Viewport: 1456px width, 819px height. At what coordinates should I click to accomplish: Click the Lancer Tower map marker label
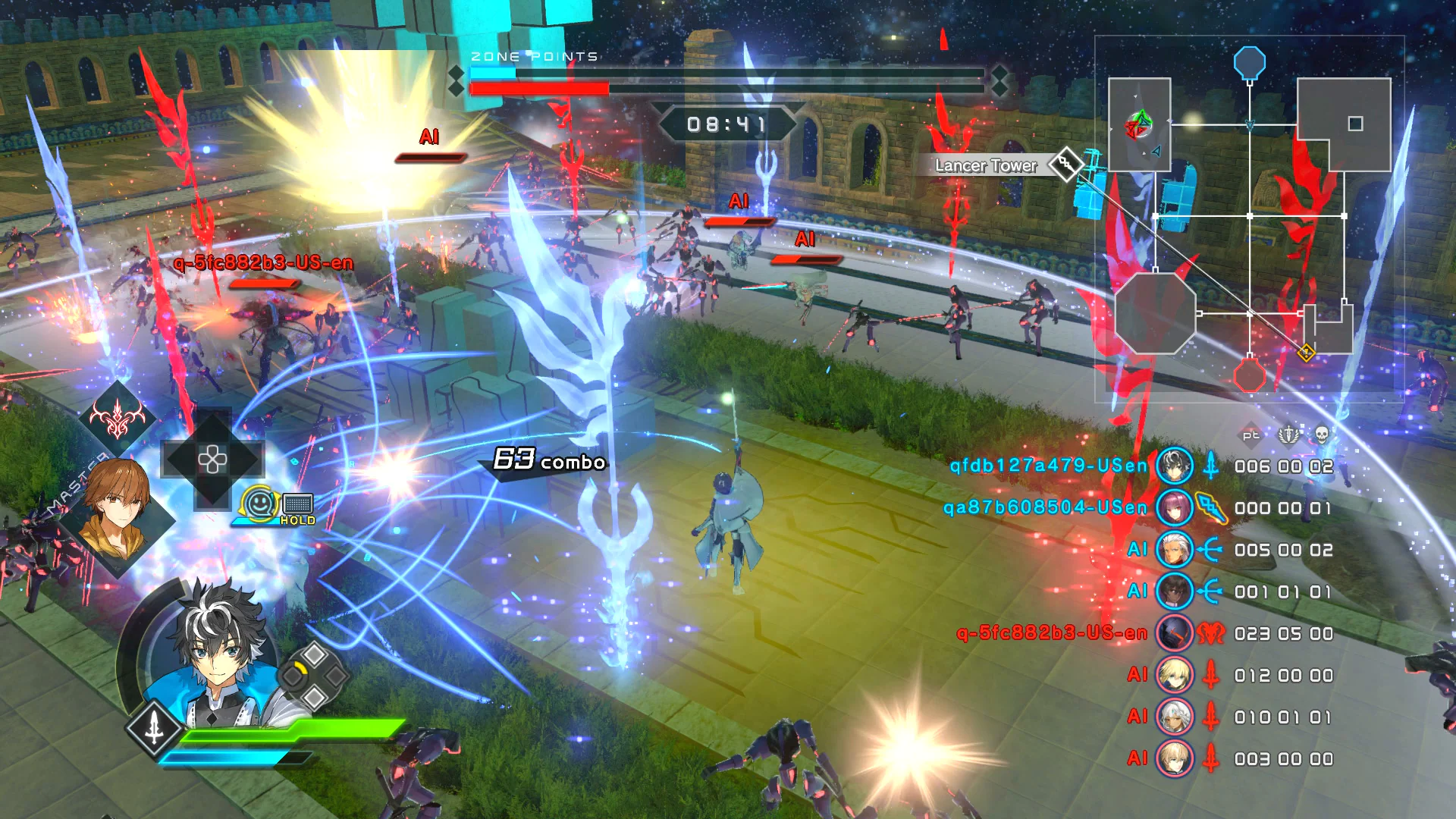point(984,165)
